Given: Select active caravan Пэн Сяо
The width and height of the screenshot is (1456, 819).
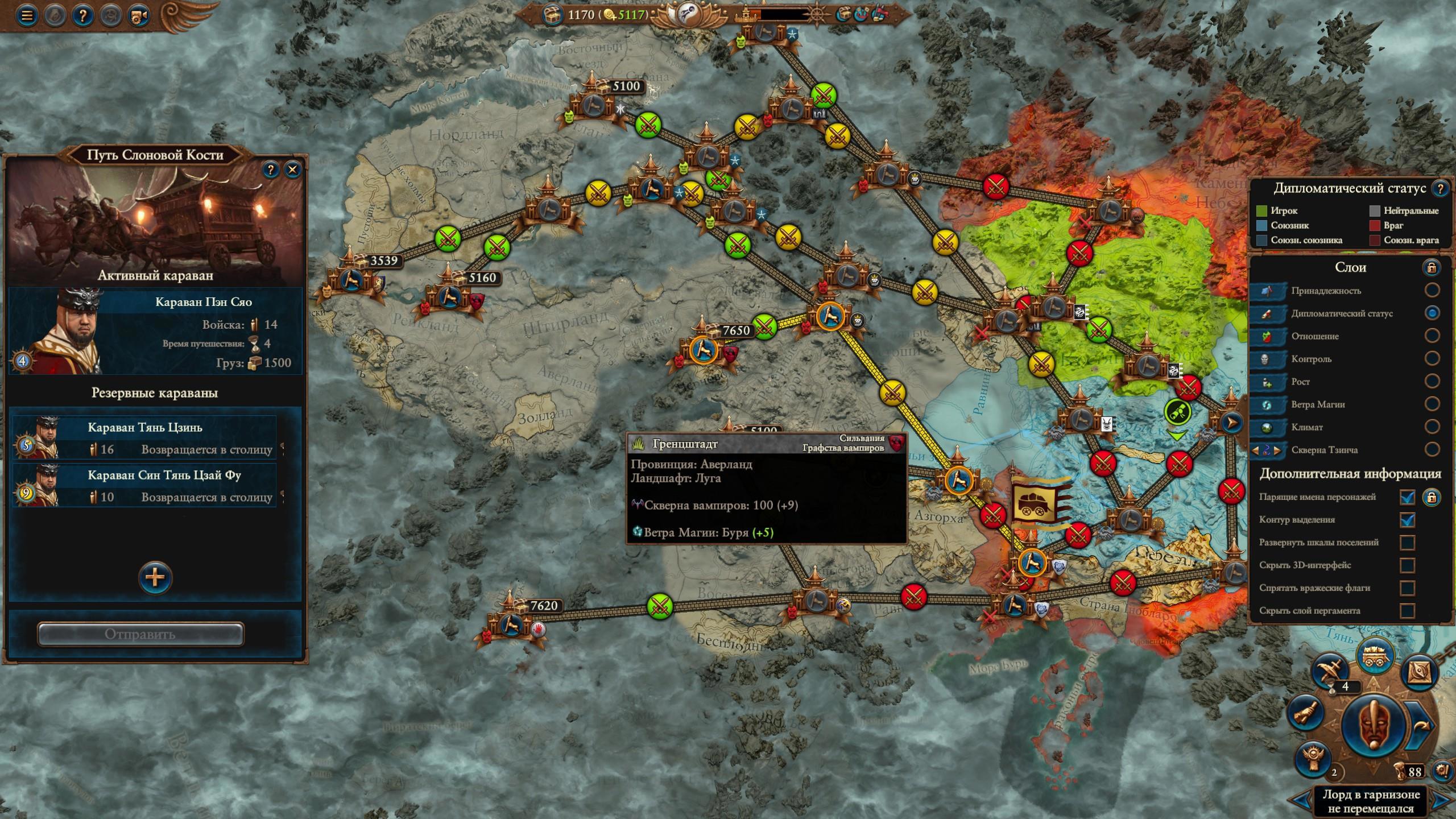Looking at the screenshot, I should (x=155, y=331).
